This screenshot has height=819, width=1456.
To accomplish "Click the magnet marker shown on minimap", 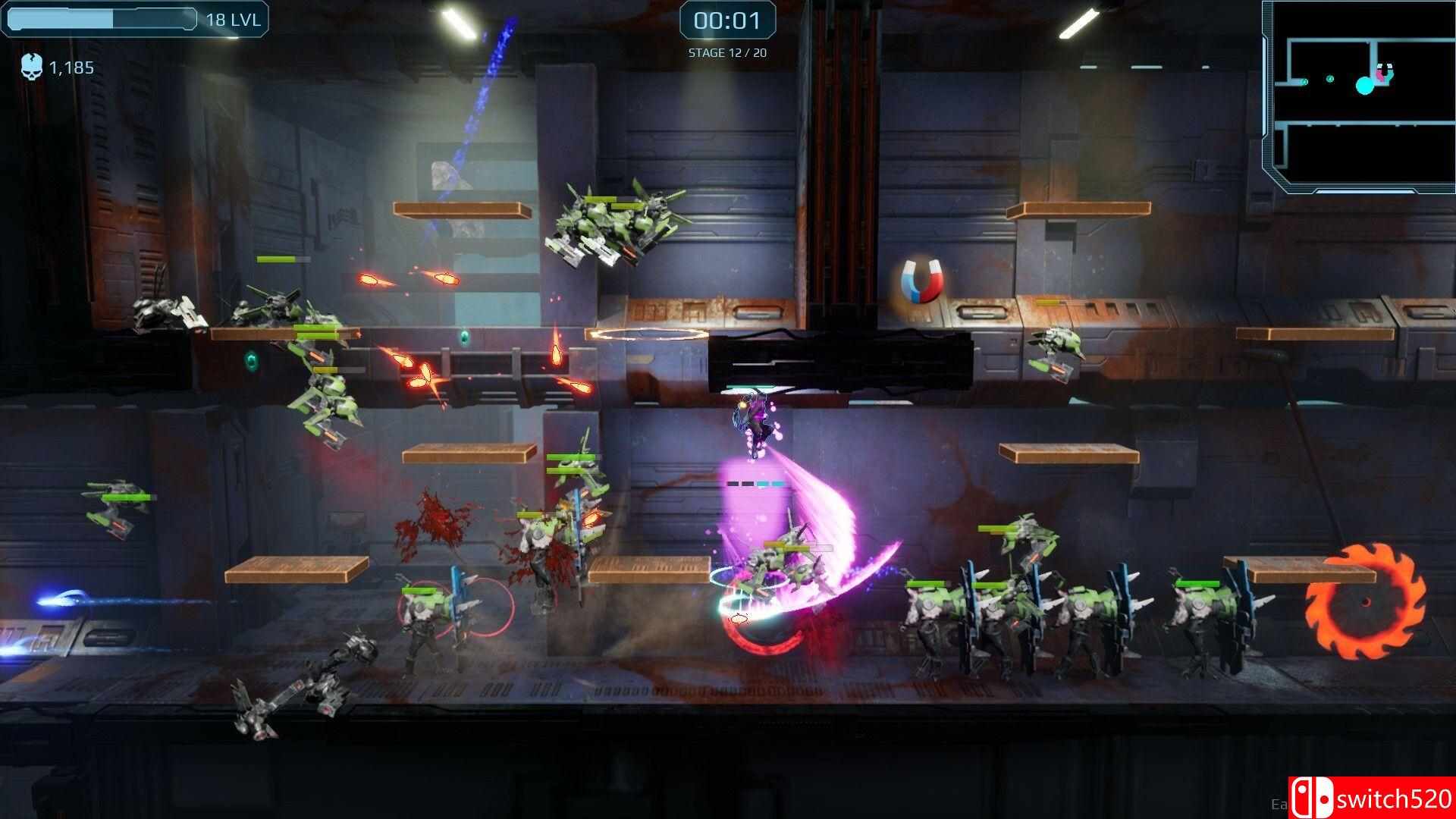I will pos(1387,72).
